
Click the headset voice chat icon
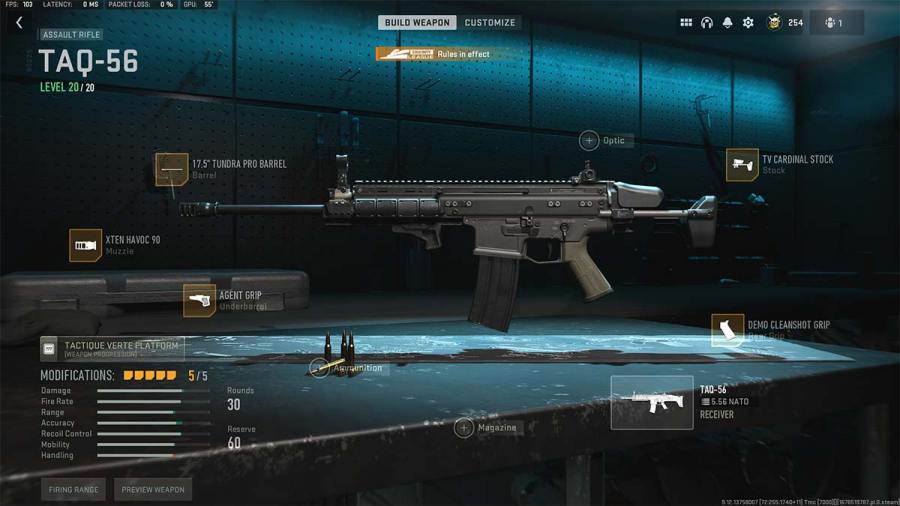(x=707, y=22)
